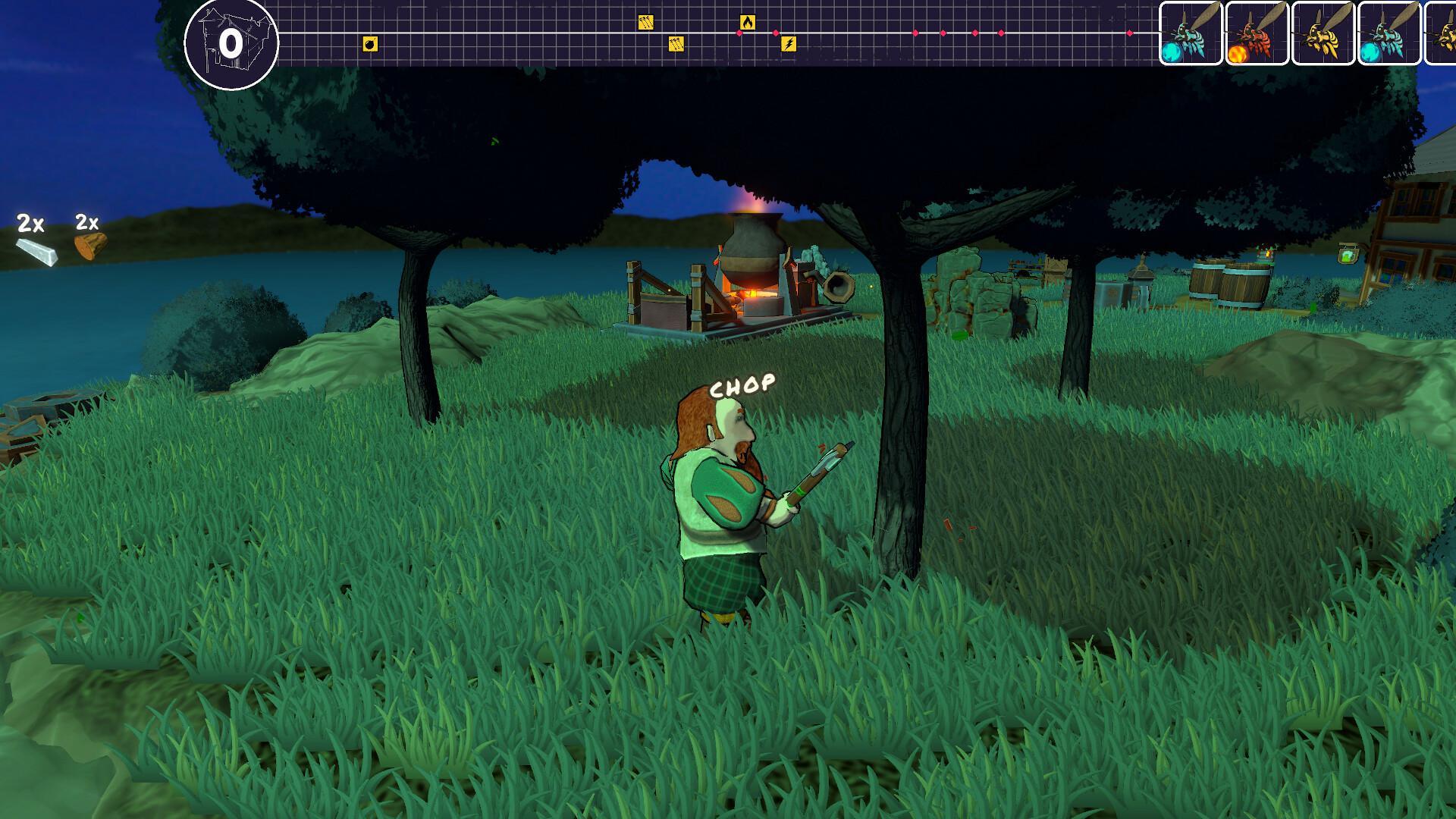Click the upper arrow-volley icon on the timeline

click(645, 21)
